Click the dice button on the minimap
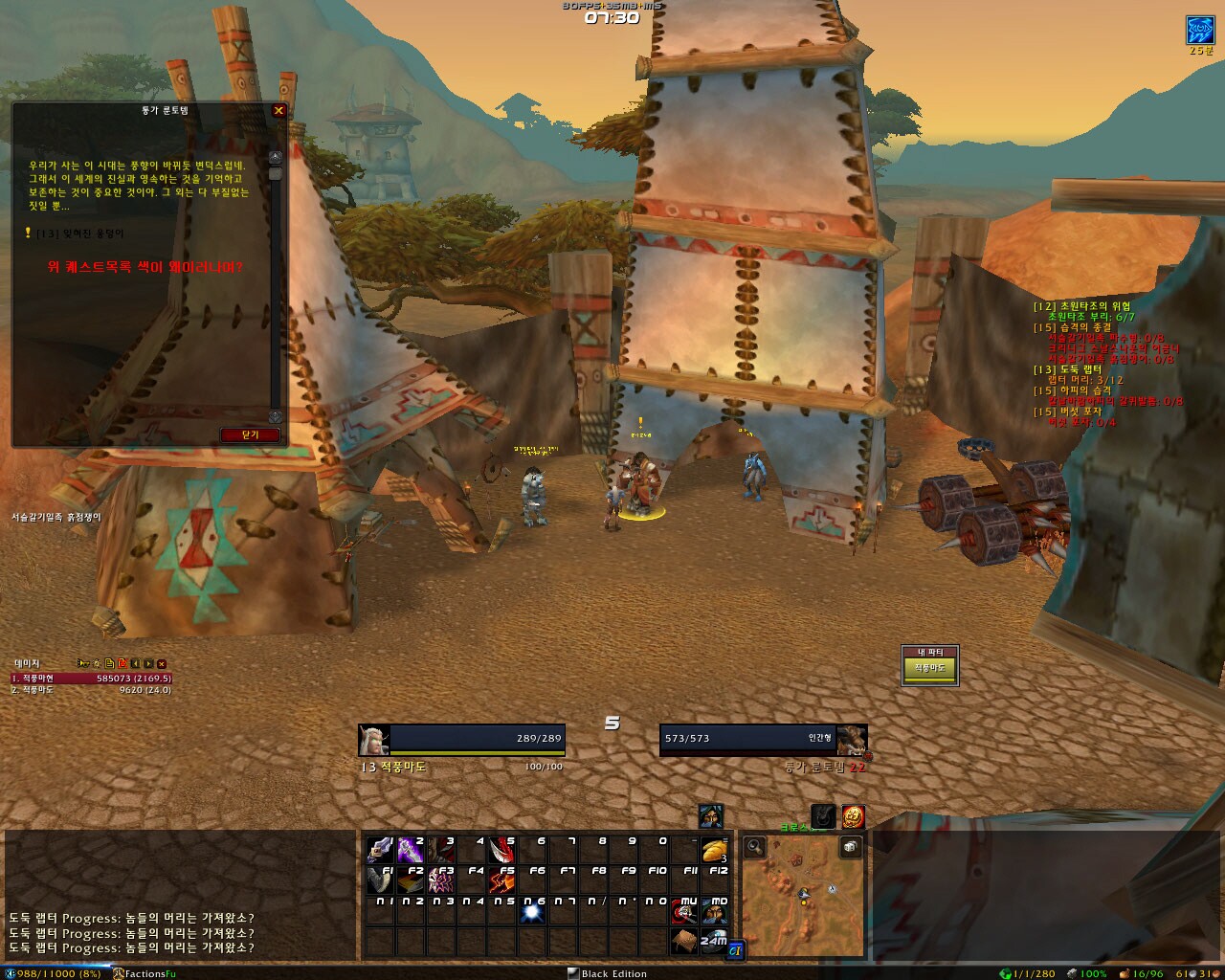This screenshot has width=1225, height=980. click(x=850, y=846)
